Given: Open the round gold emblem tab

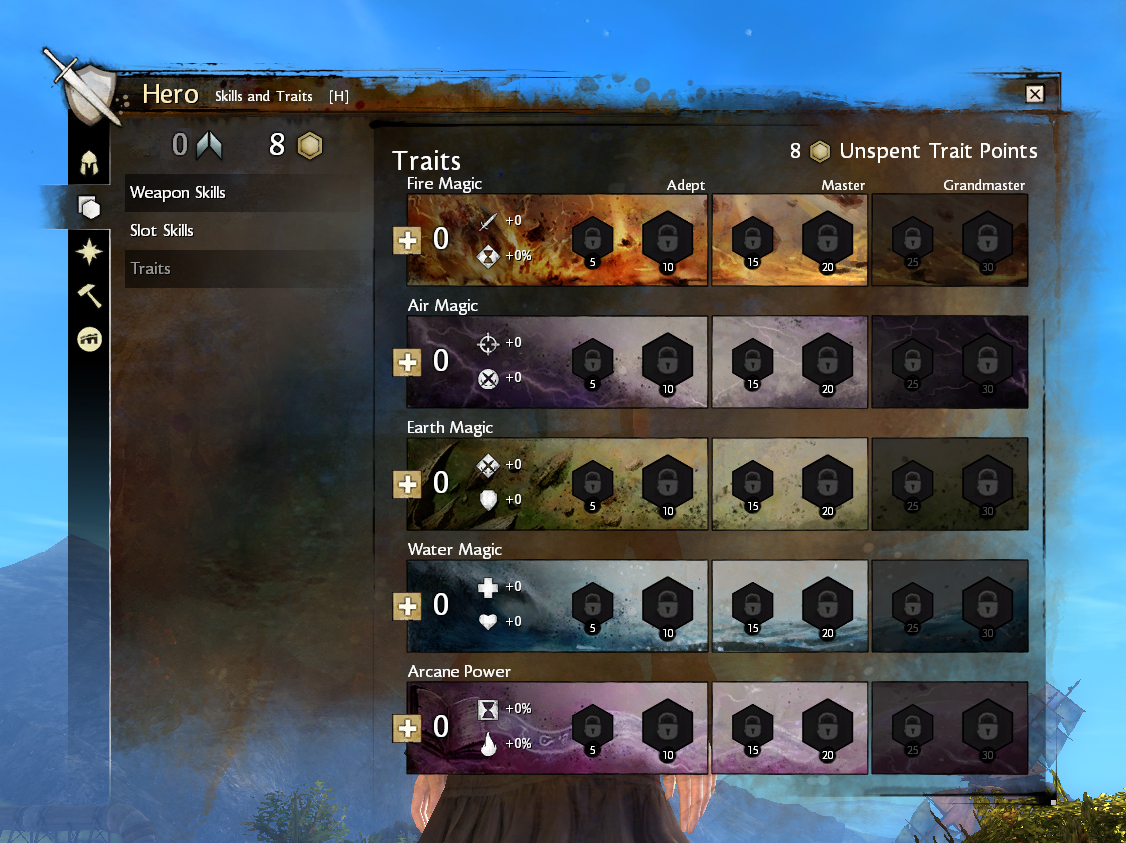Looking at the screenshot, I should (90, 340).
